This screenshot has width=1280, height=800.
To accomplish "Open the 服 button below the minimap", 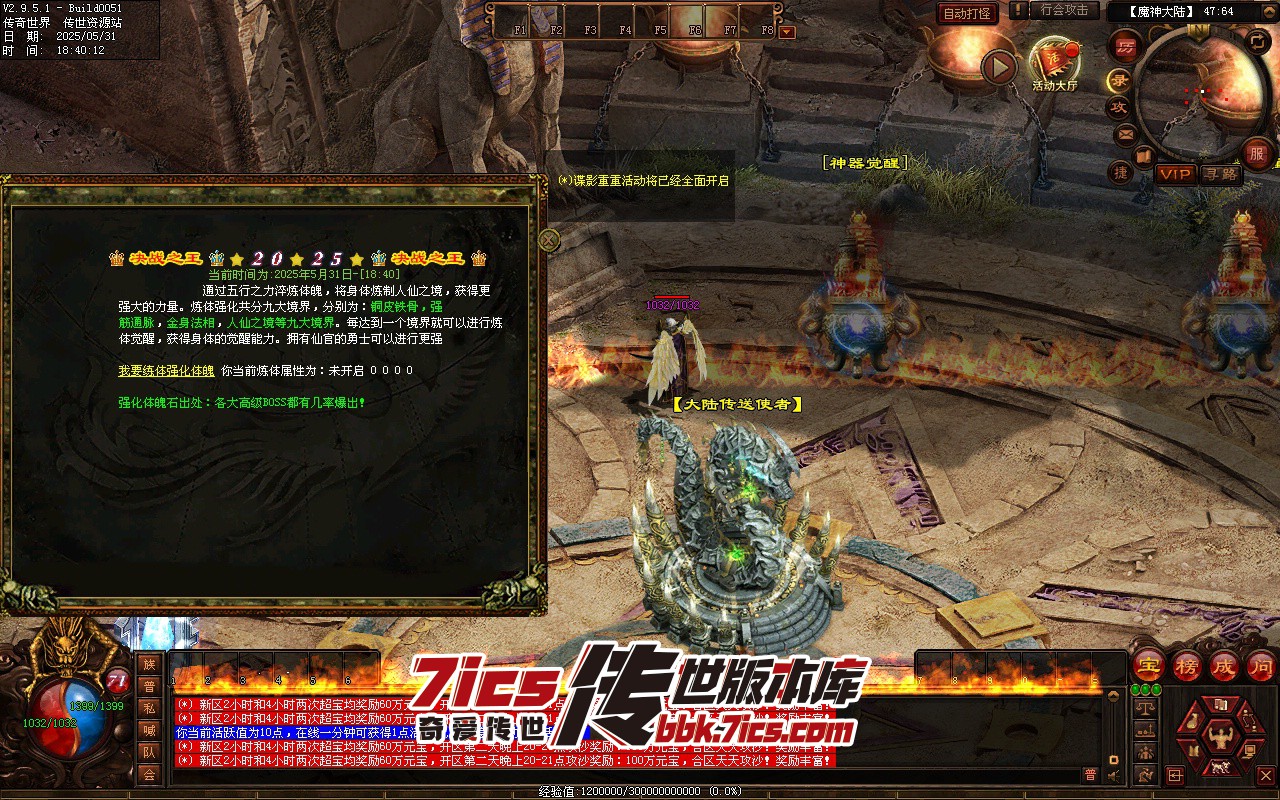I will (x=1257, y=154).
